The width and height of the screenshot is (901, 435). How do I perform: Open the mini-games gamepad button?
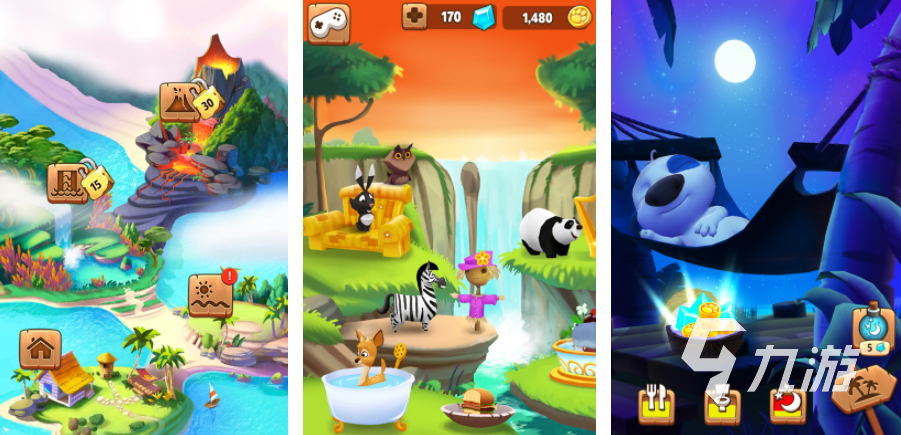(326, 22)
